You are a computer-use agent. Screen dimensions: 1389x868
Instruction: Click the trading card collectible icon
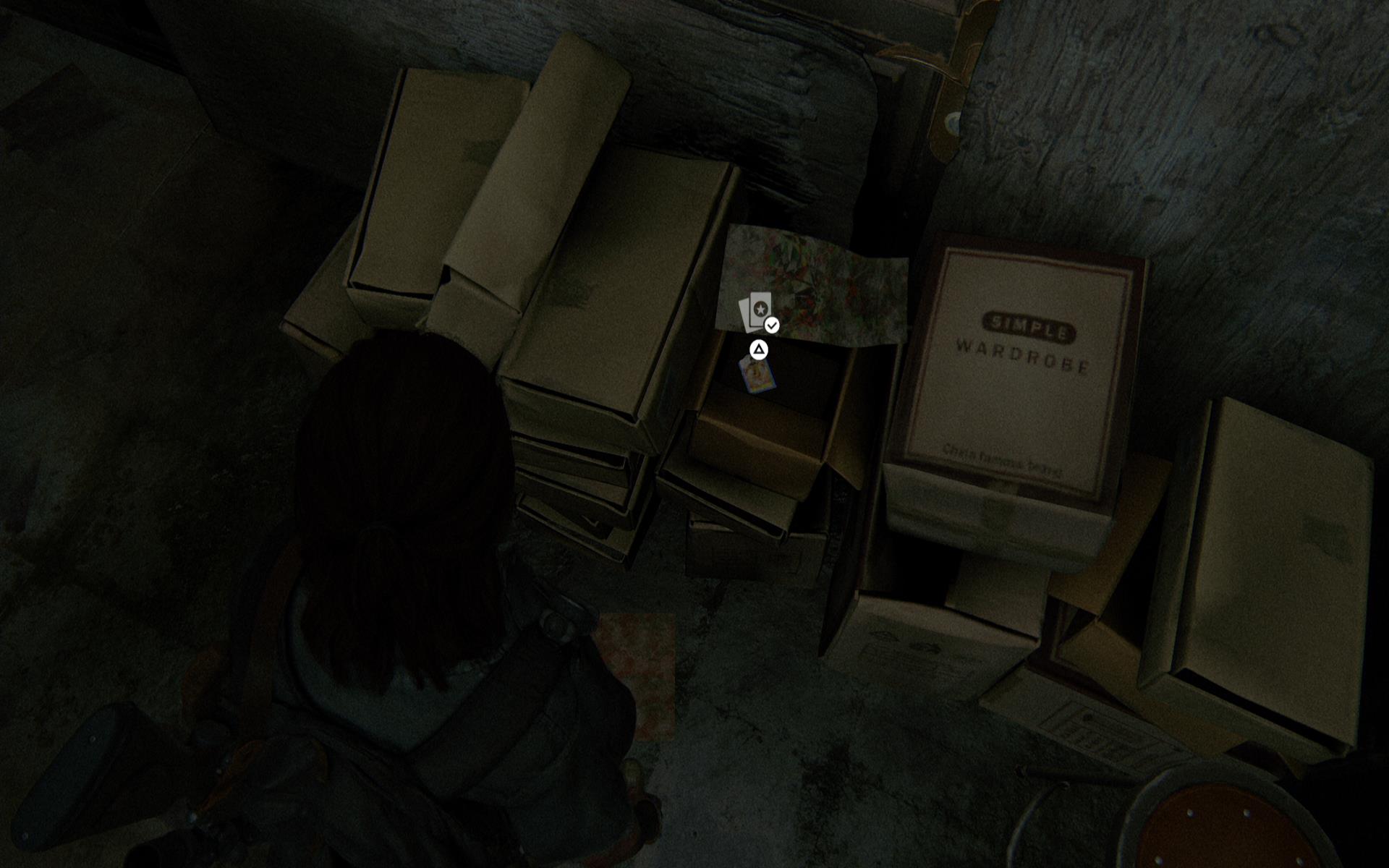pyautogui.click(x=756, y=312)
